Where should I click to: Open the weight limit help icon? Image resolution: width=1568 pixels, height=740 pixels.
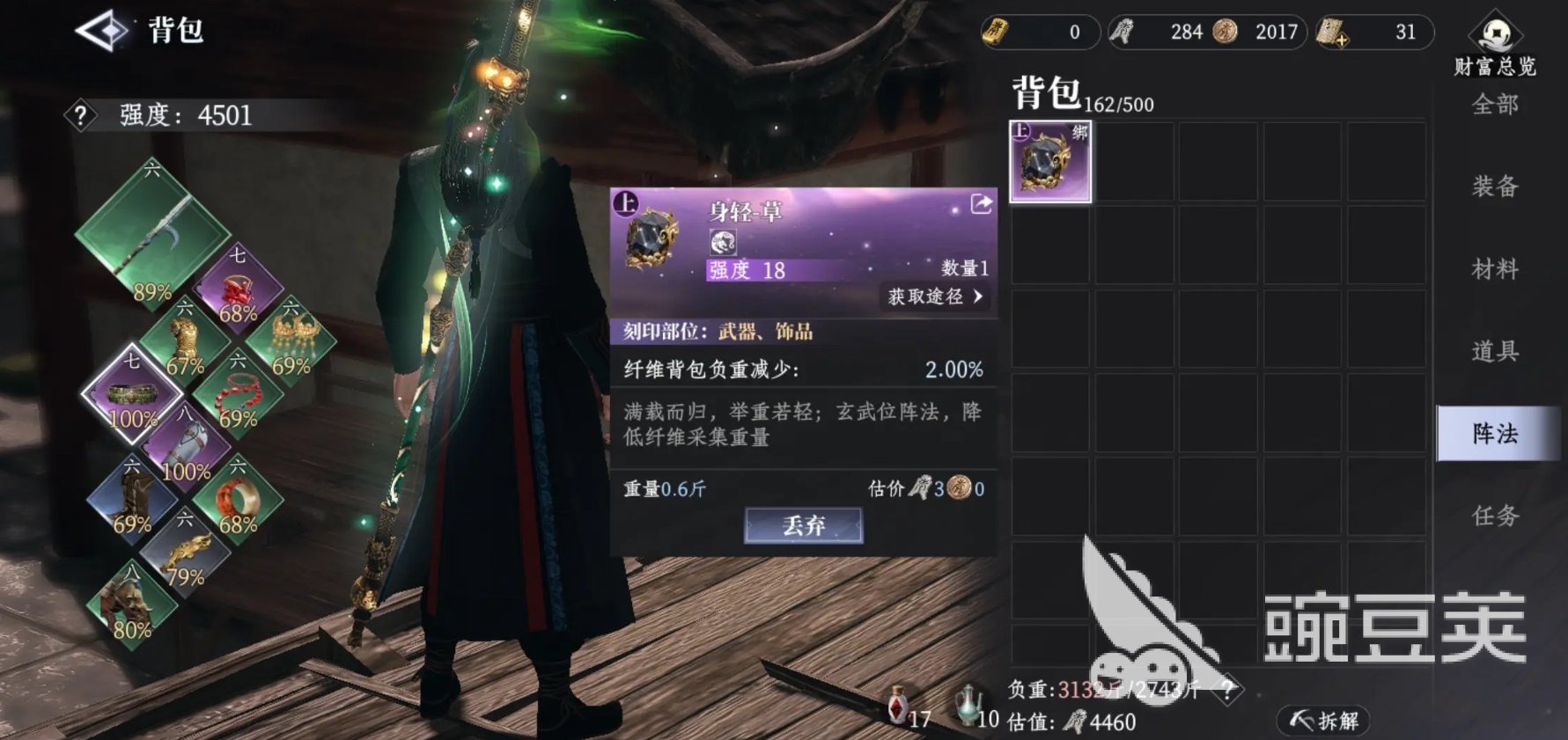(1227, 690)
